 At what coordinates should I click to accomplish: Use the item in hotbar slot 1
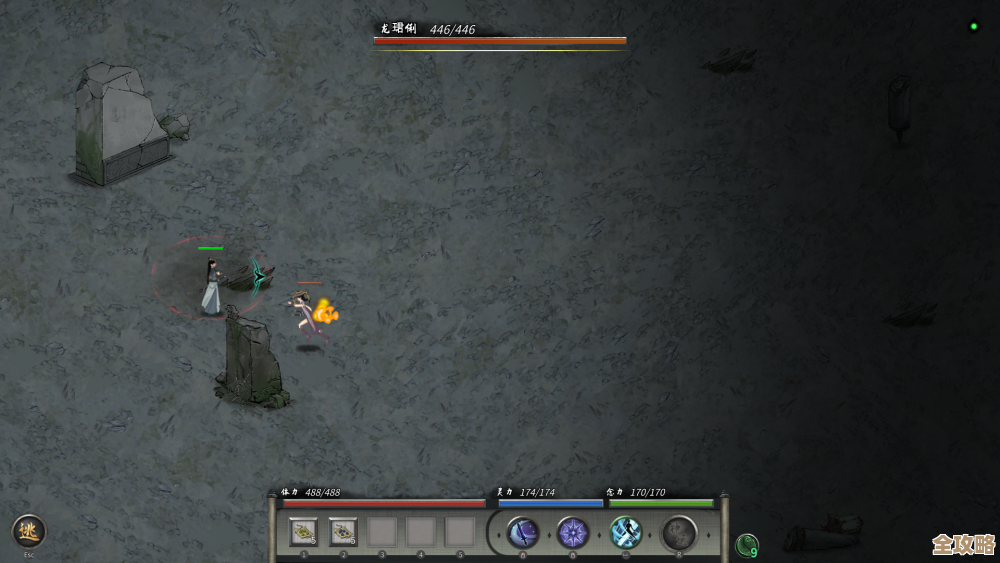click(x=304, y=532)
